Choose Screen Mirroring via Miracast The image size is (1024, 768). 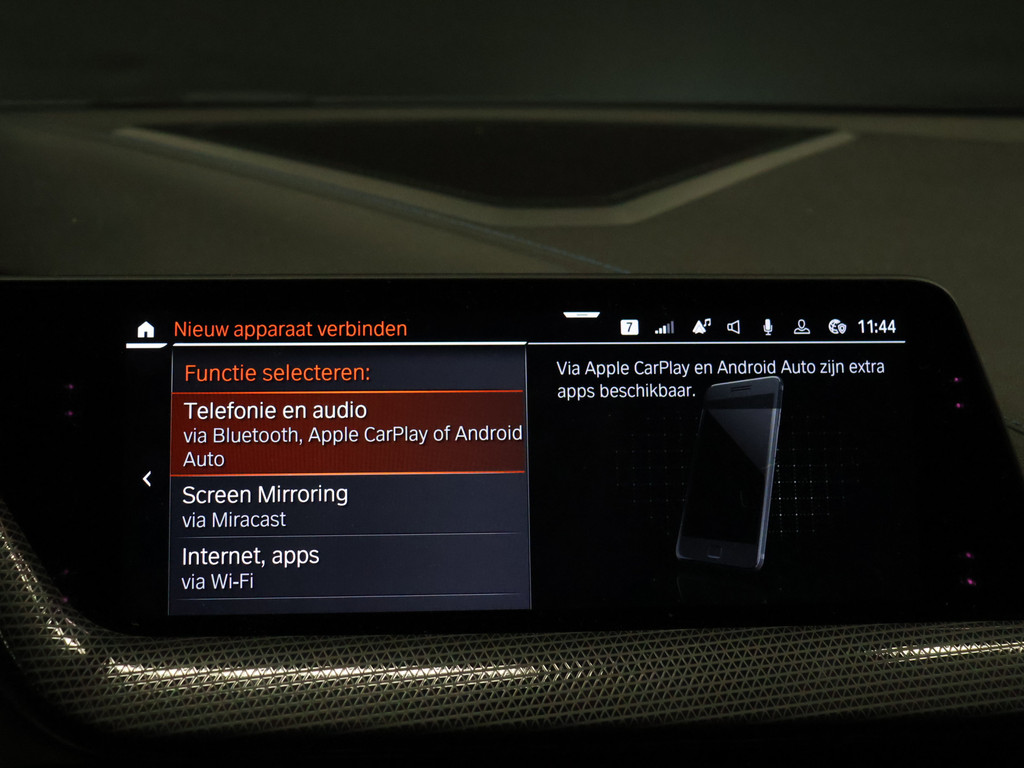[350, 505]
